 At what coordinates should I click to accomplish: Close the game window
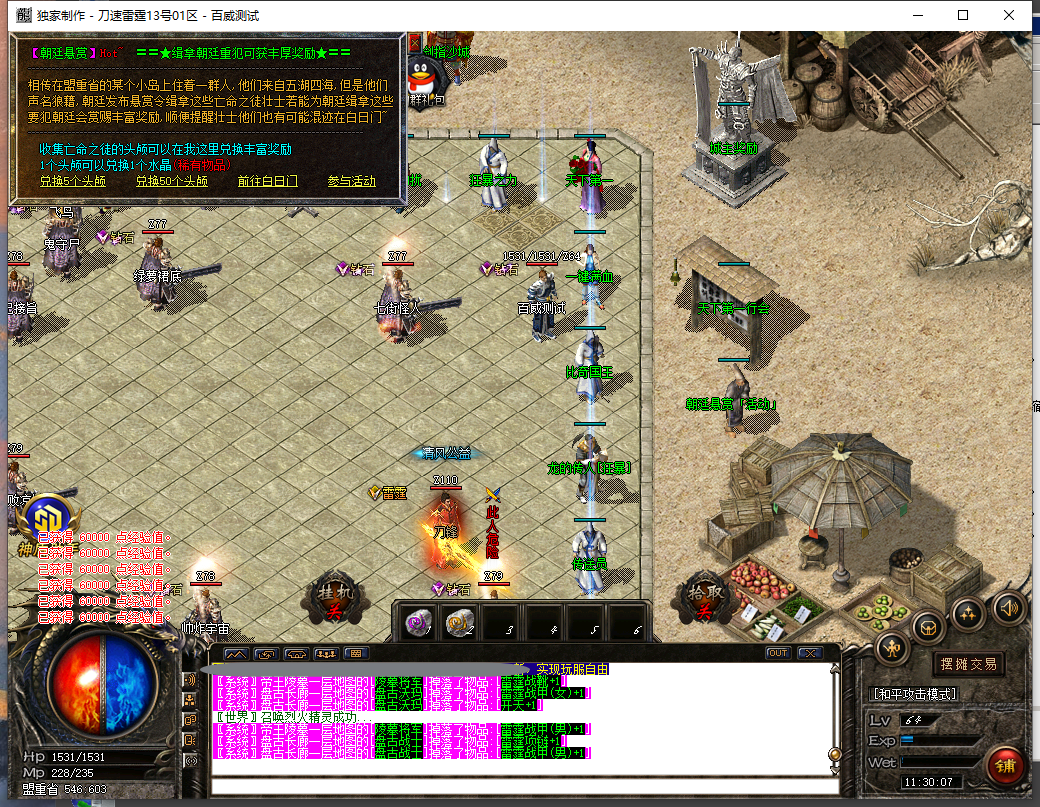[x=1009, y=15]
